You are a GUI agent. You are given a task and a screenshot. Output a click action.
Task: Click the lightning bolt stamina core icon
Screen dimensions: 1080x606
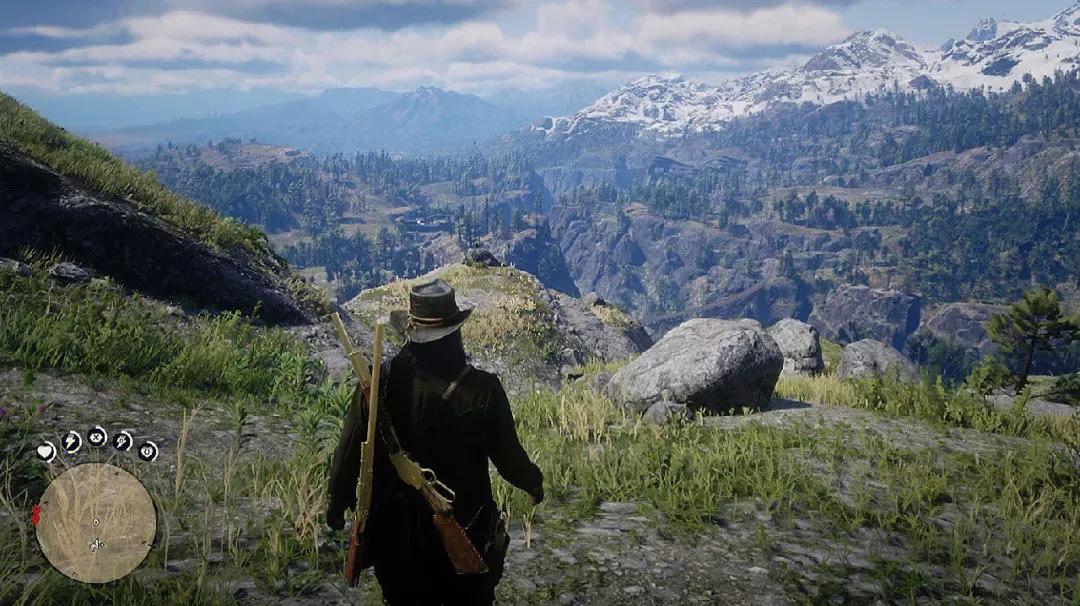tap(71, 441)
